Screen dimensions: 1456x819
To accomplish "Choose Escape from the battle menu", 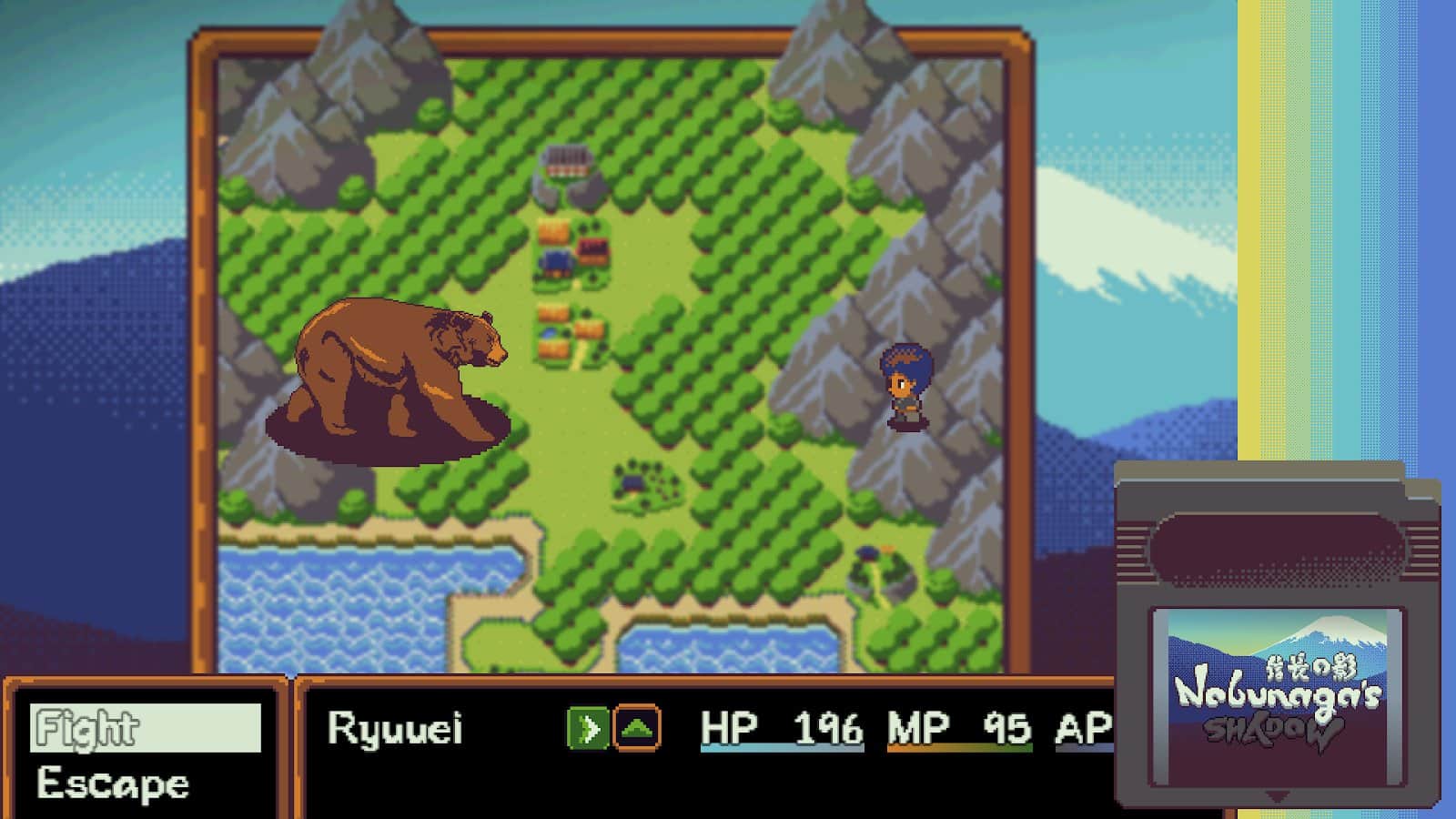I will 114,784.
